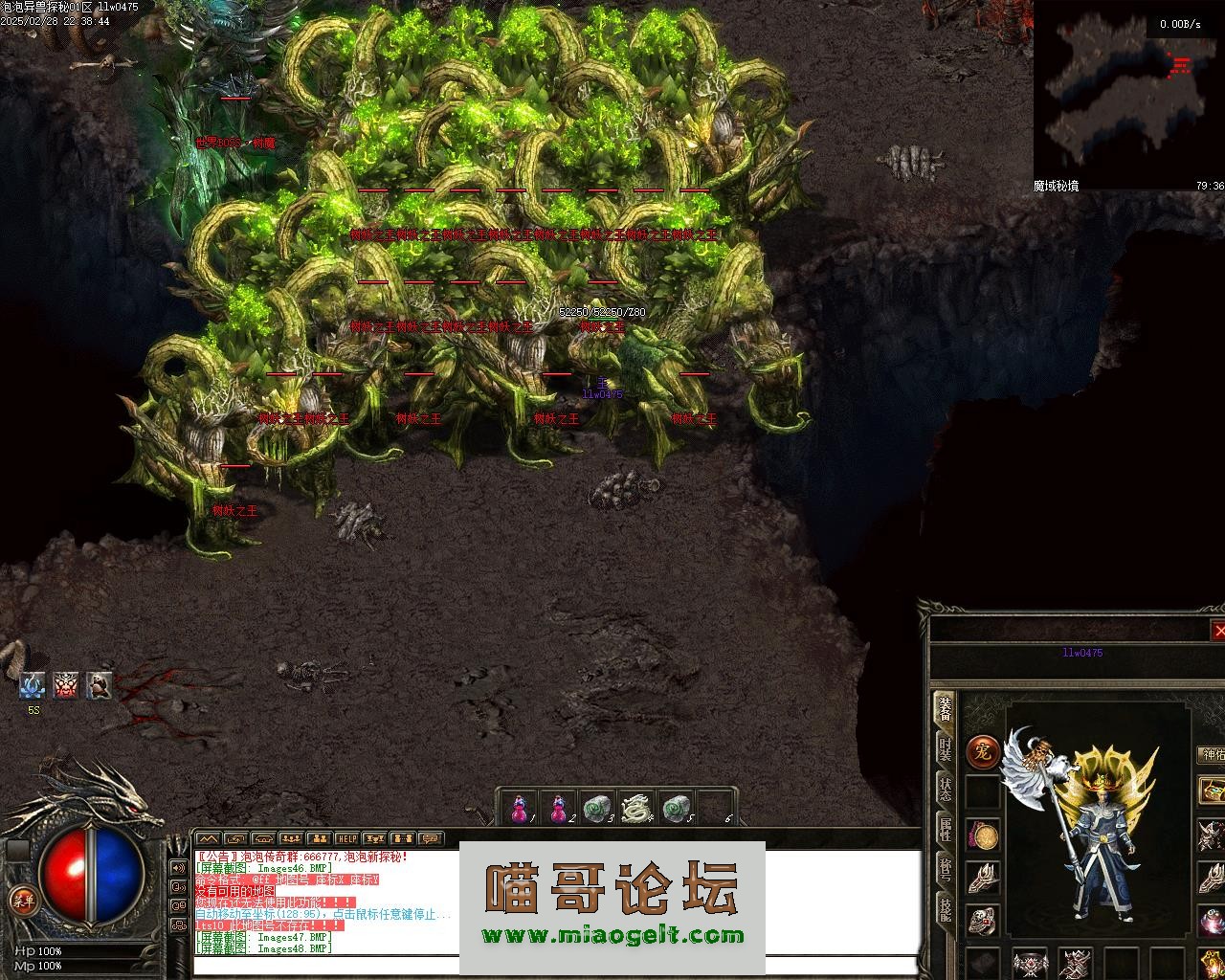The width and height of the screenshot is (1225, 980).
Task: Select the 称号 (title) tab
Action: (x=945, y=869)
